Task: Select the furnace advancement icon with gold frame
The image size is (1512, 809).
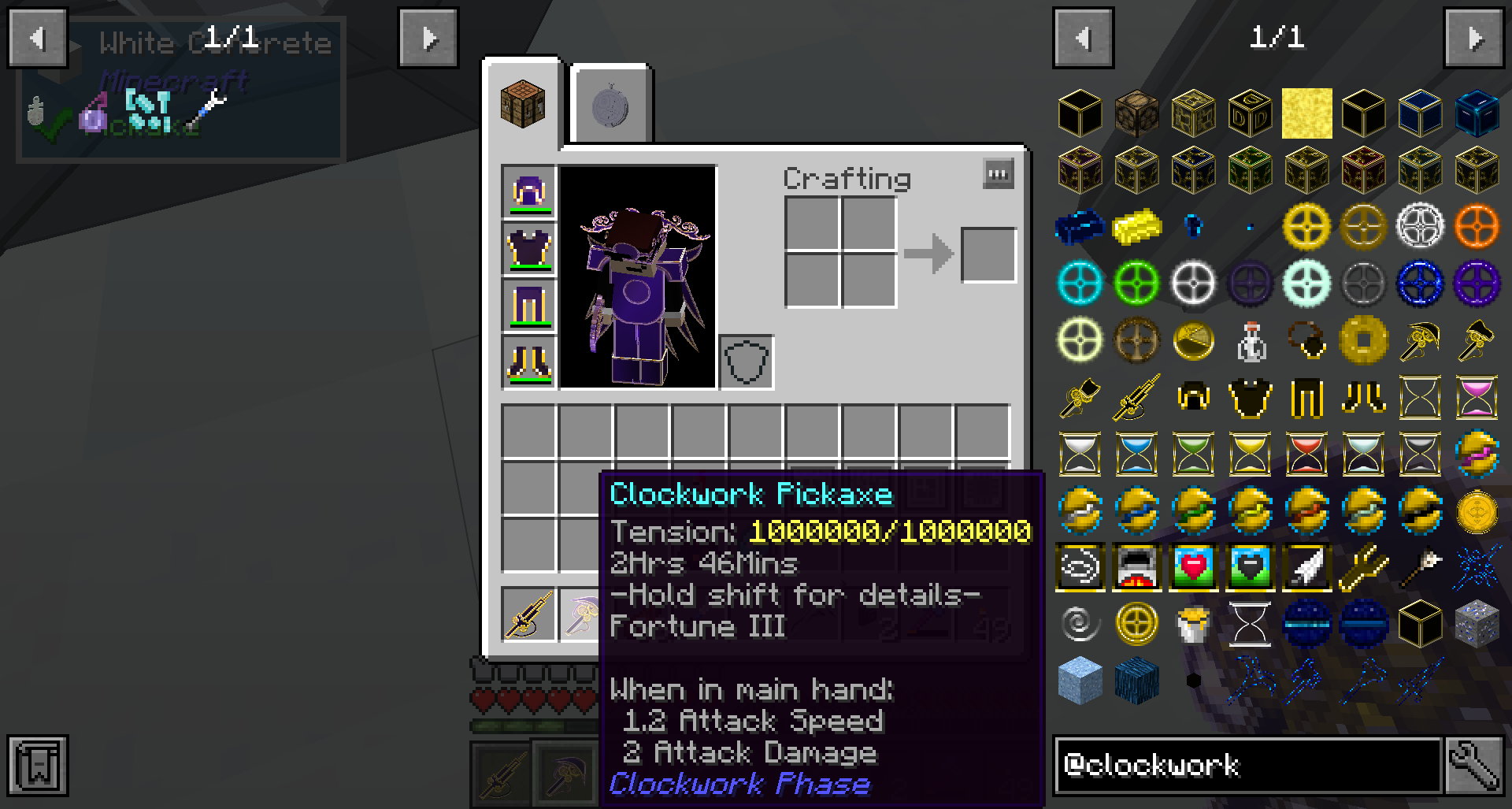Action: click(x=1136, y=567)
